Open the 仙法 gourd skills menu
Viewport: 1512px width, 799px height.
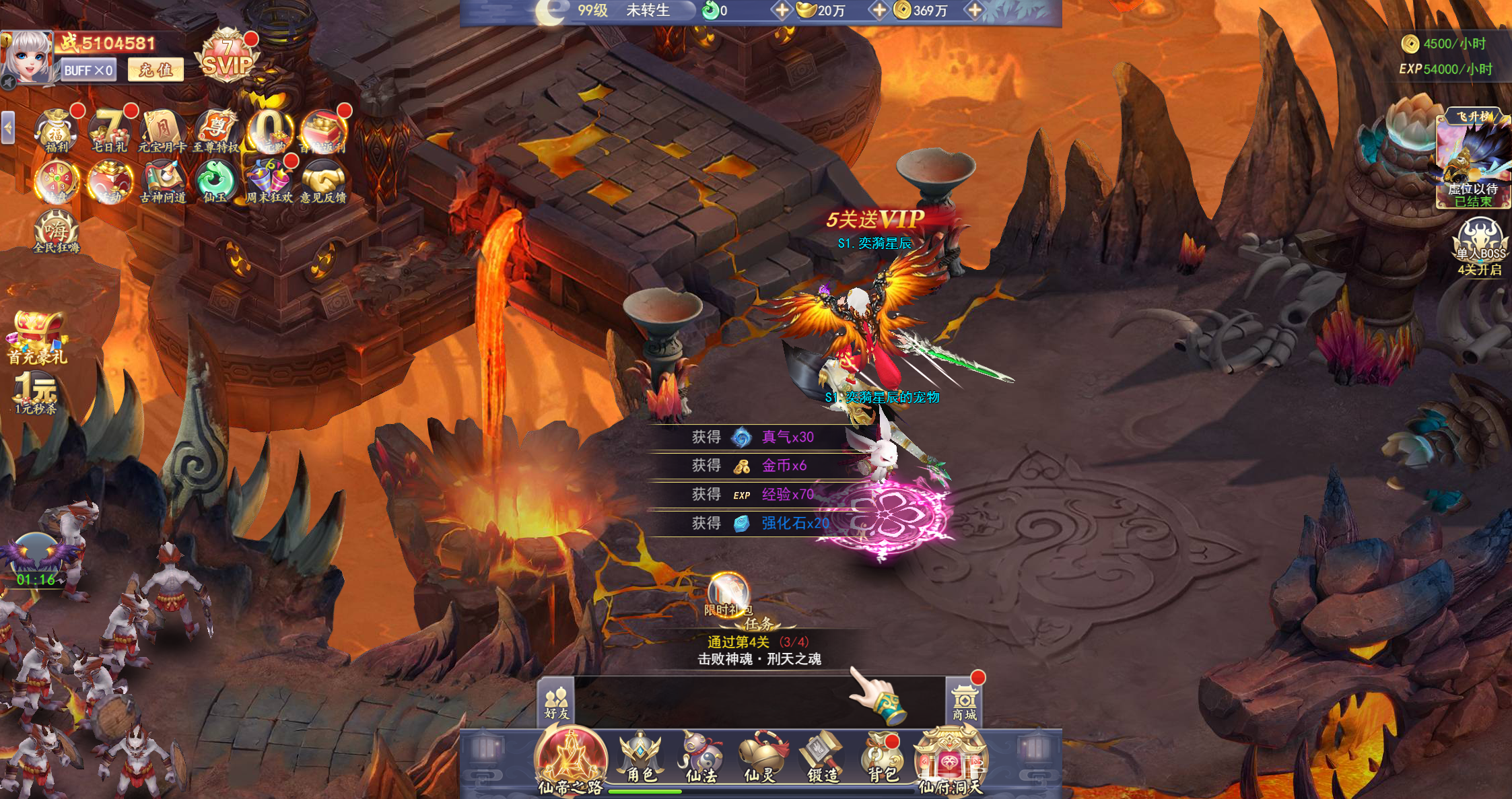[701, 757]
